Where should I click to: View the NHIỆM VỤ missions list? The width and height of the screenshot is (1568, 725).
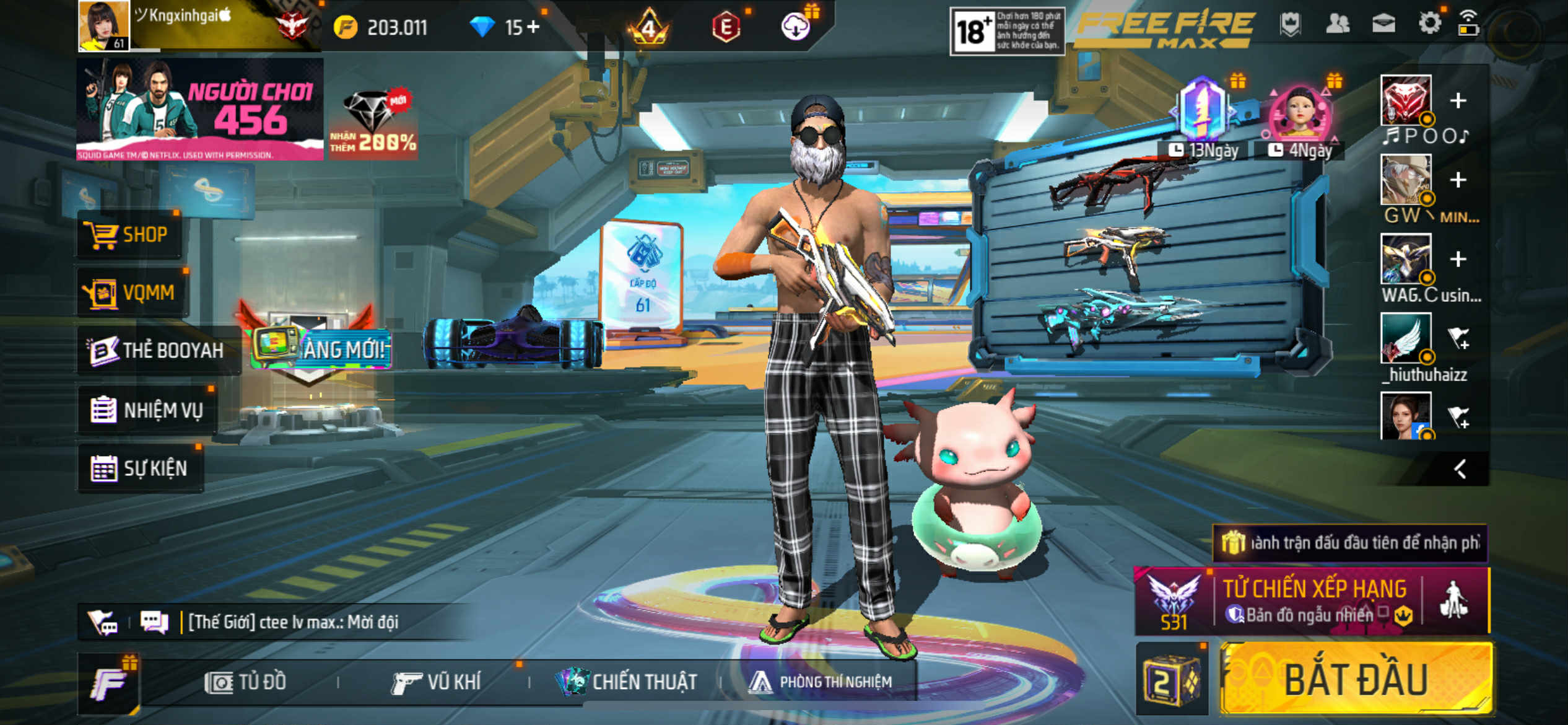(147, 410)
